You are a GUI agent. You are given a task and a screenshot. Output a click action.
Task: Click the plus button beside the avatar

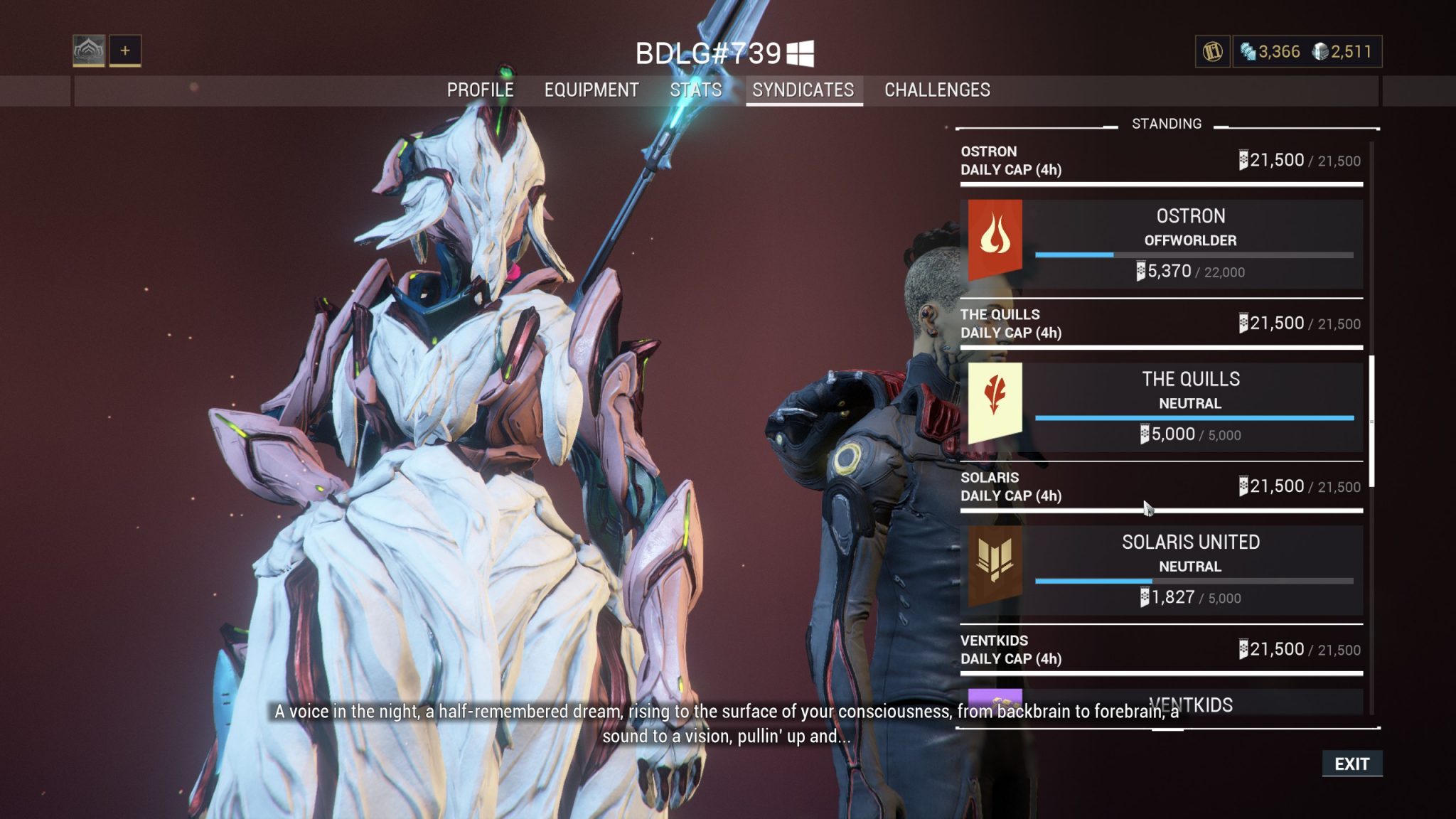125,50
